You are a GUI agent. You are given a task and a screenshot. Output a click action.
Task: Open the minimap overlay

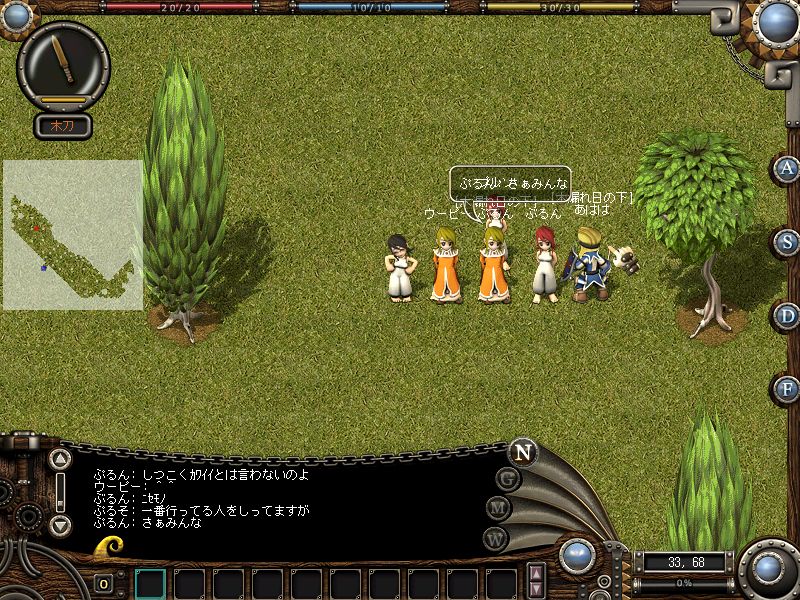point(72,234)
